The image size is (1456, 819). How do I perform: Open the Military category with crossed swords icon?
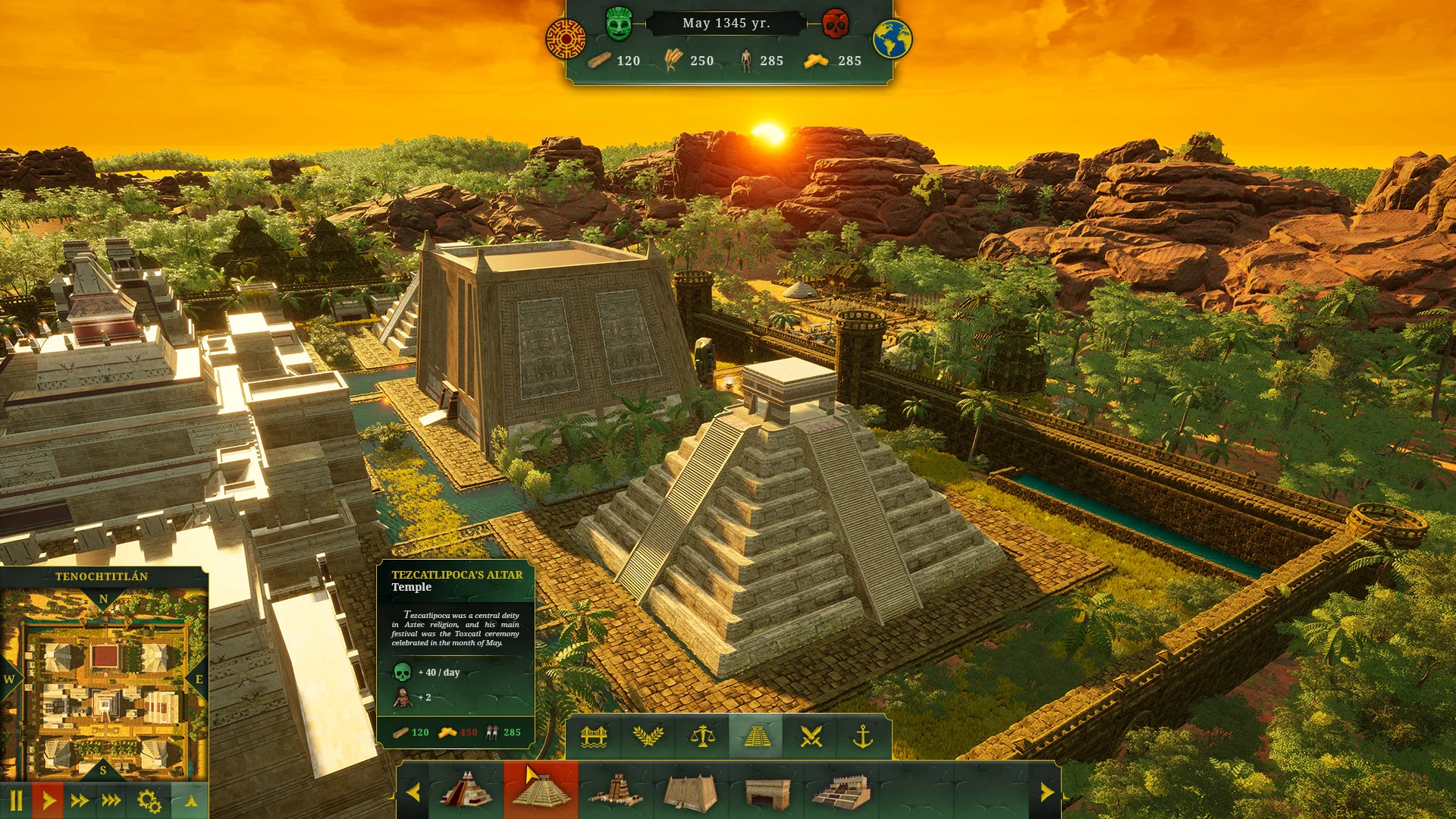(811, 736)
